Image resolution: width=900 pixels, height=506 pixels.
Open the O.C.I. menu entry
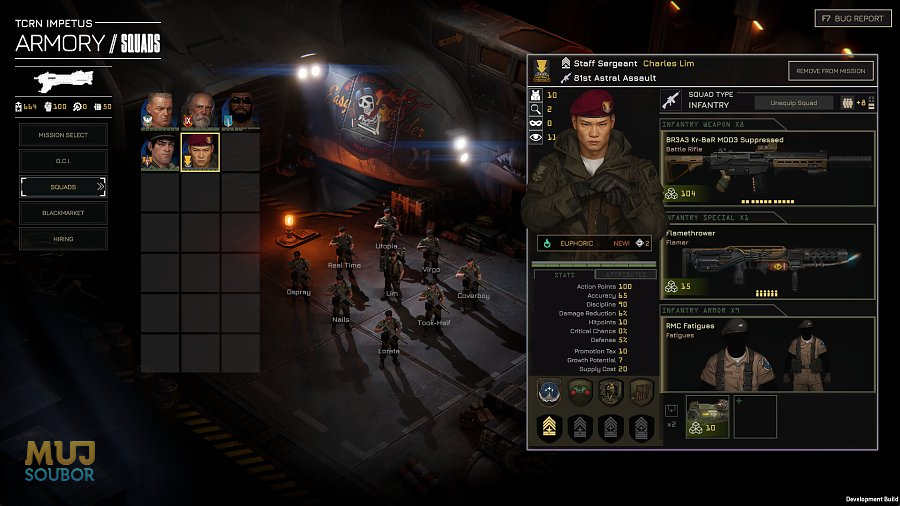point(63,160)
